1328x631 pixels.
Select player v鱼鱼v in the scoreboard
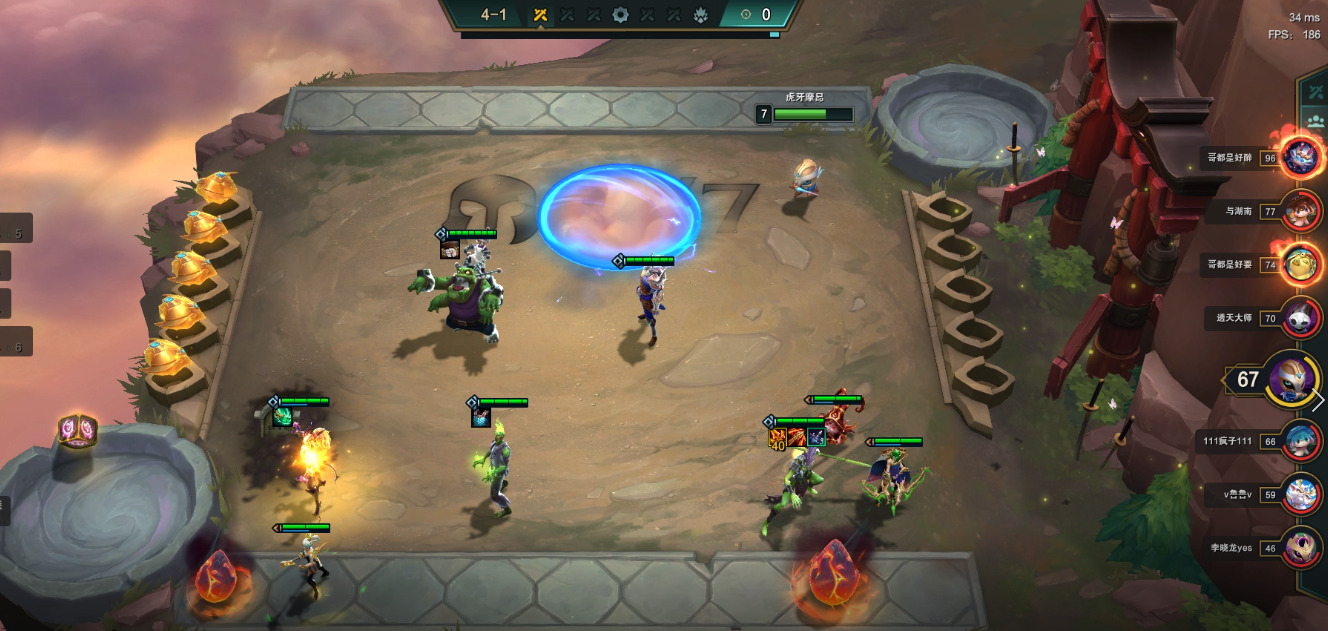pyautogui.click(x=1301, y=494)
